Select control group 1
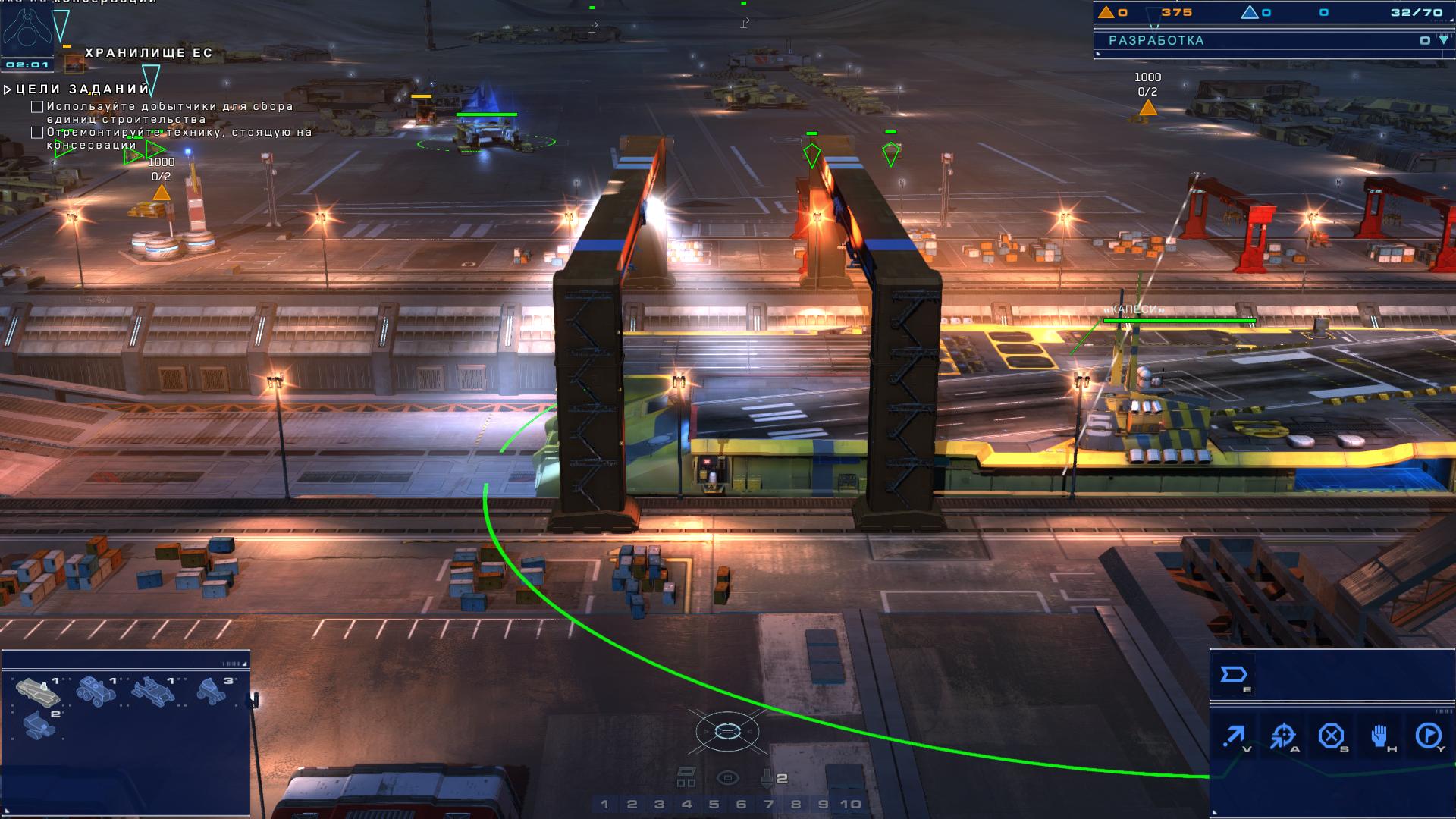The width and height of the screenshot is (1456, 819). (604, 805)
